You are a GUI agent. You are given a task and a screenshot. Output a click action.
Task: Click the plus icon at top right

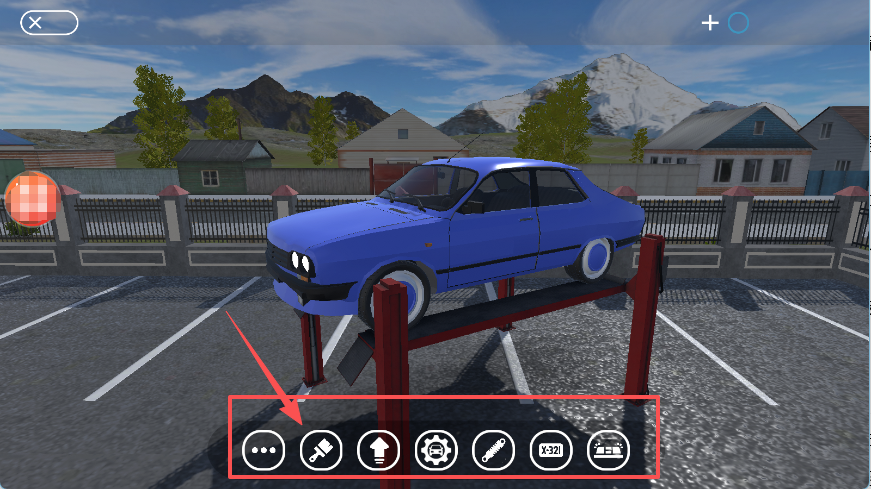(x=710, y=22)
